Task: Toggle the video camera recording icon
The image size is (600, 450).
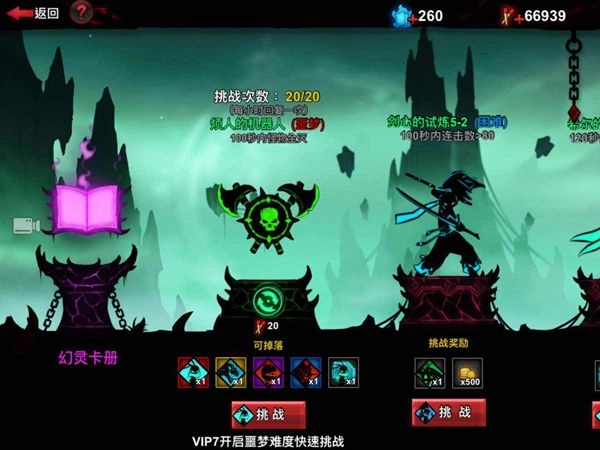Action: (x=28, y=225)
